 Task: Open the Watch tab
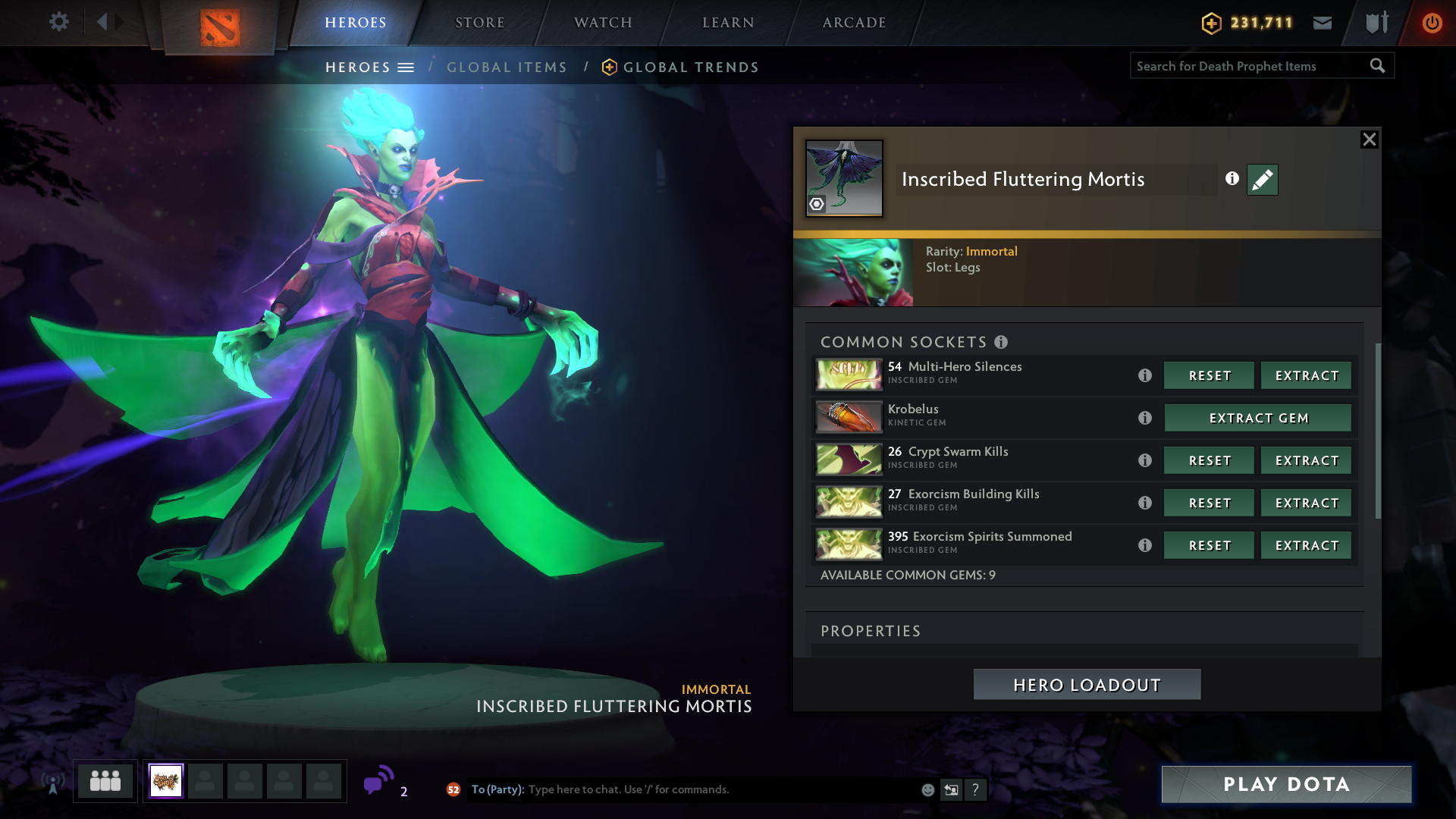coord(603,23)
